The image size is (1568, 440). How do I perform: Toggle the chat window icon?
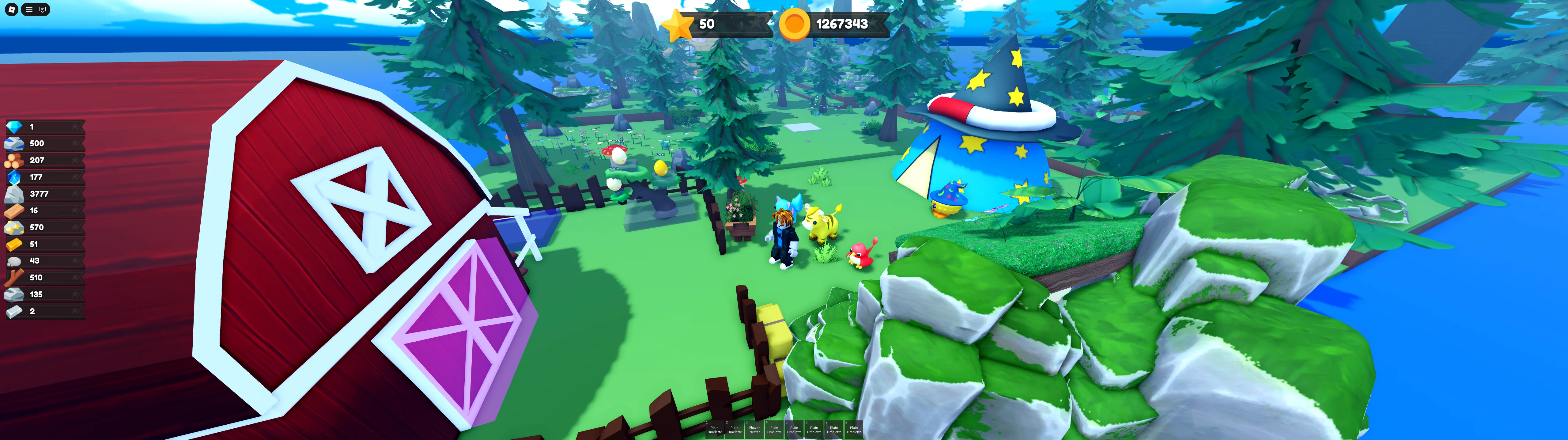(43, 10)
